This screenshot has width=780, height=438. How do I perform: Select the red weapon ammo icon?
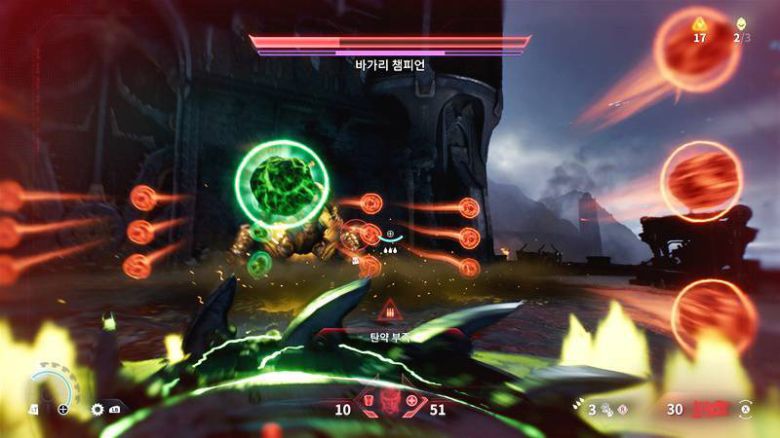pos(711,409)
